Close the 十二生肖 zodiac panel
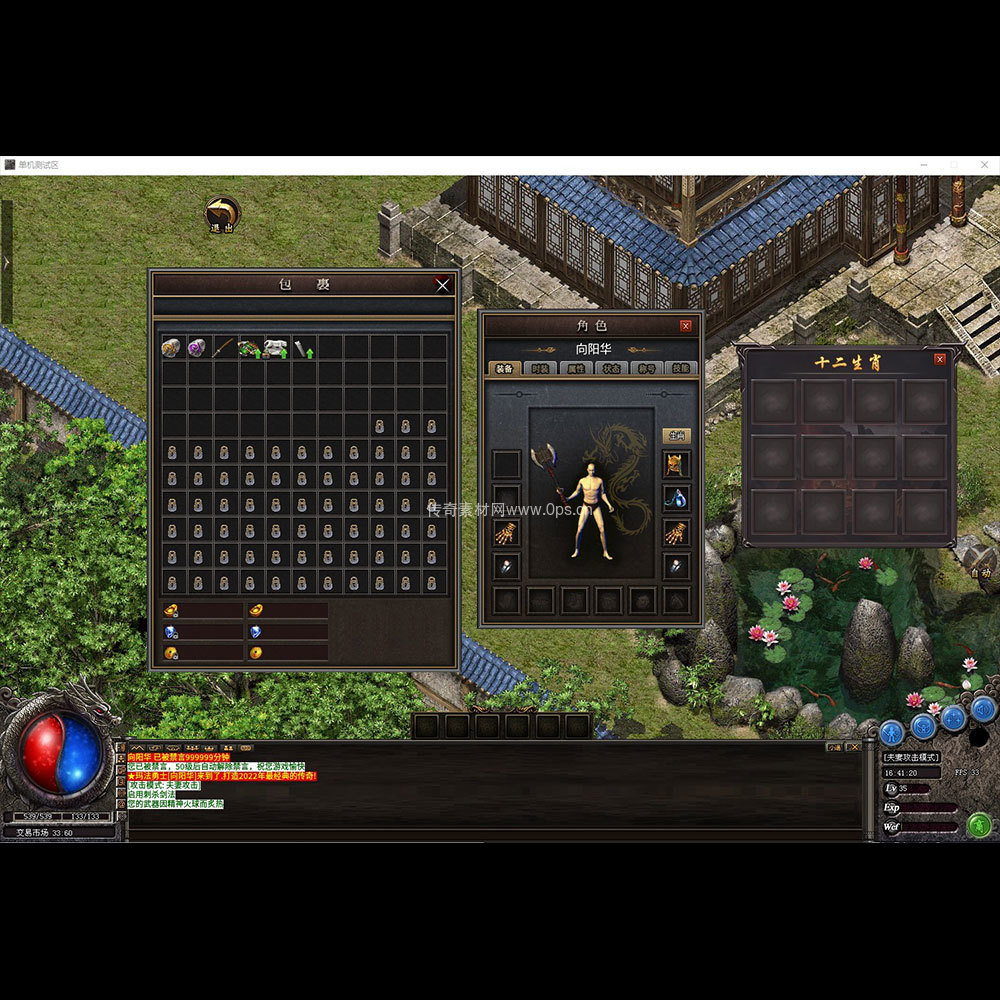The height and width of the screenshot is (1000, 1000). click(x=940, y=360)
